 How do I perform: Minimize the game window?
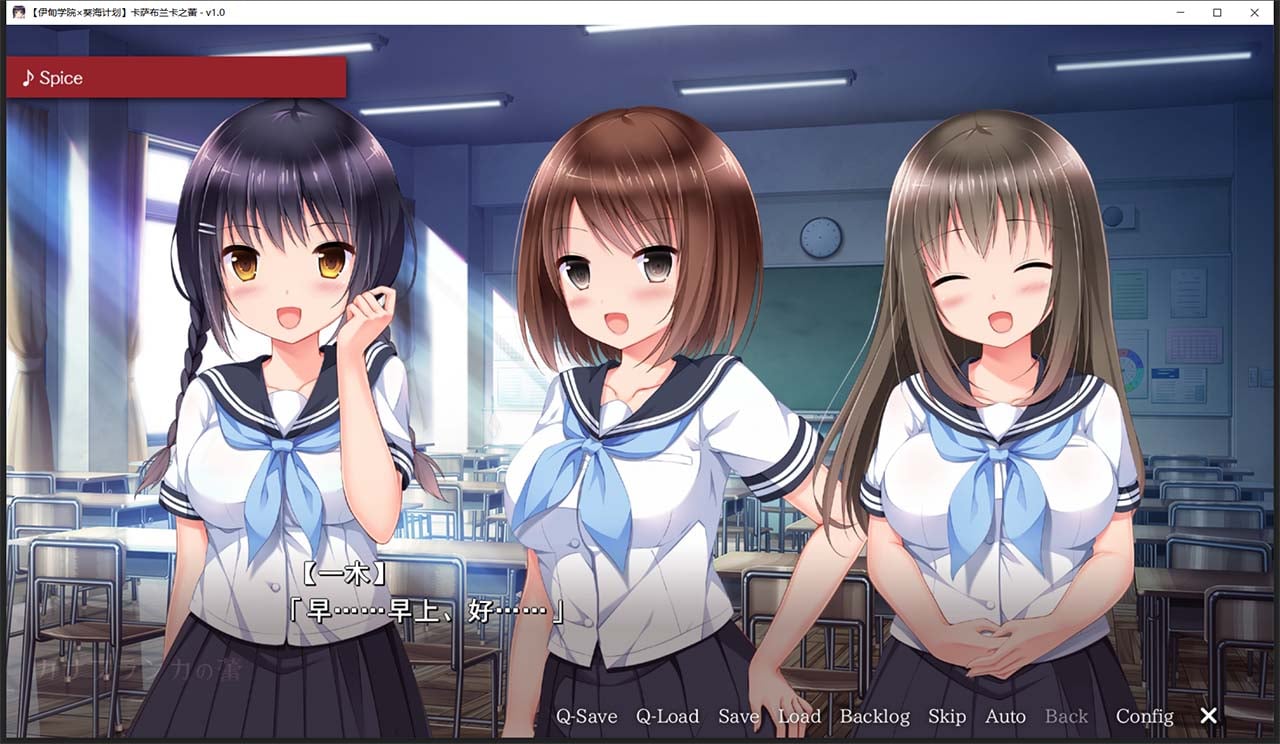[x=1180, y=12]
